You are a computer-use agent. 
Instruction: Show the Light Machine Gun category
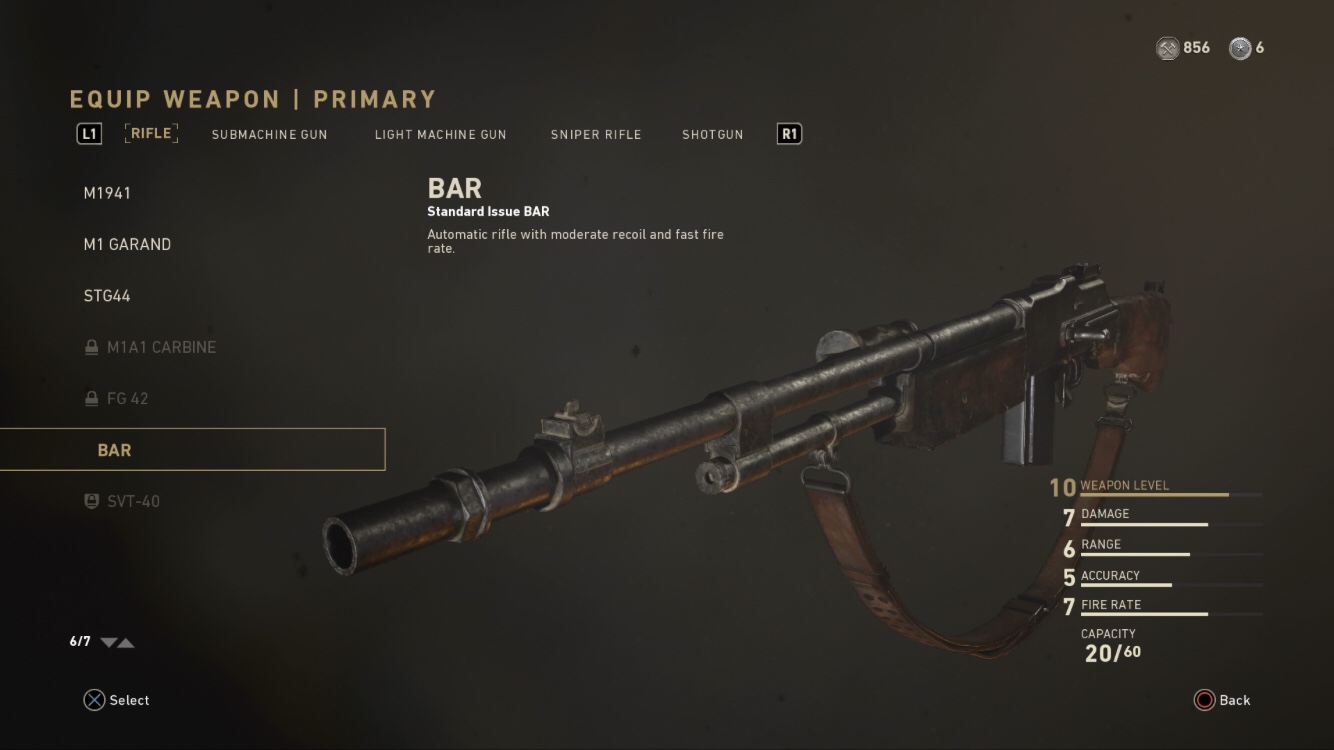pyautogui.click(x=440, y=134)
